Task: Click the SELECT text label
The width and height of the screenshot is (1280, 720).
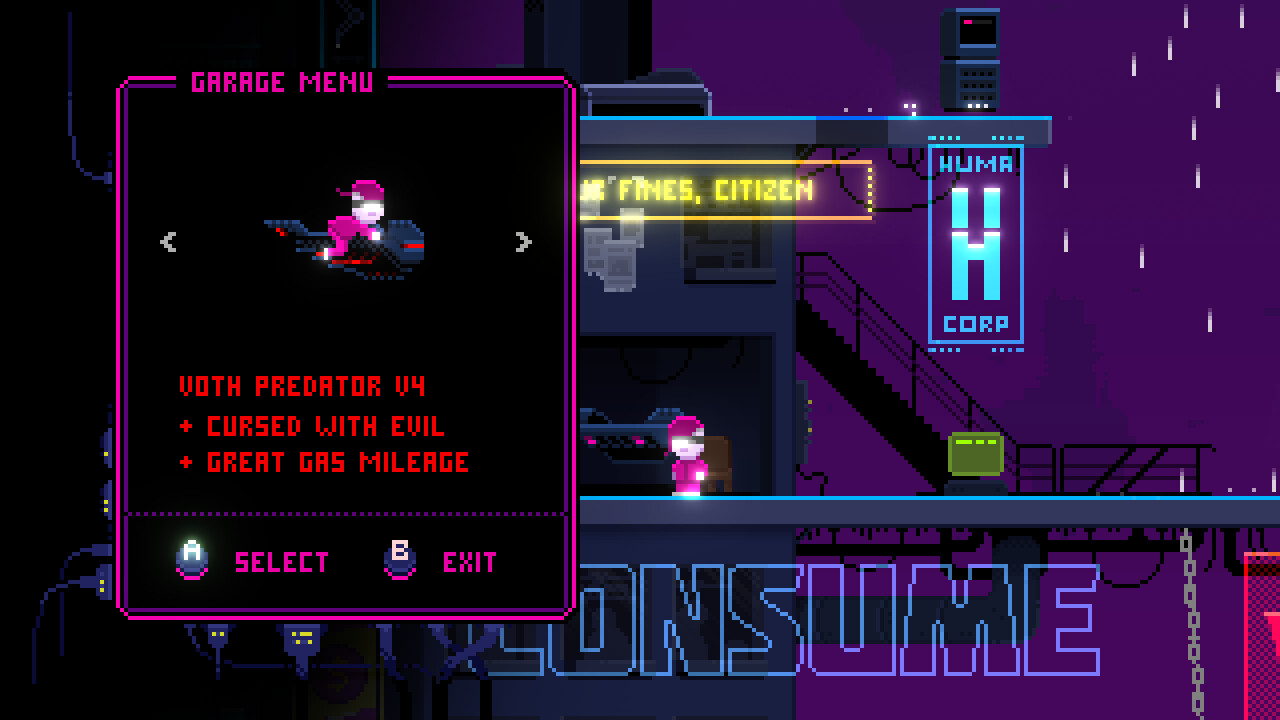Action: click(281, 562)
